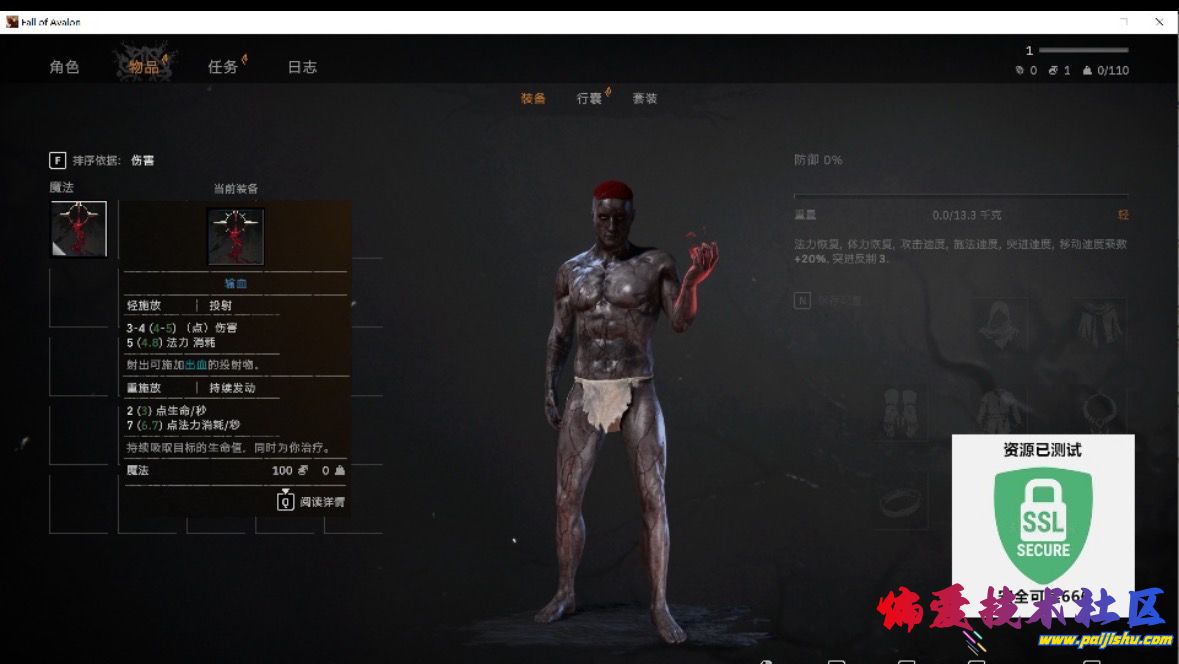Close the game window
1179x664 pixels.
pos(1159,21)
